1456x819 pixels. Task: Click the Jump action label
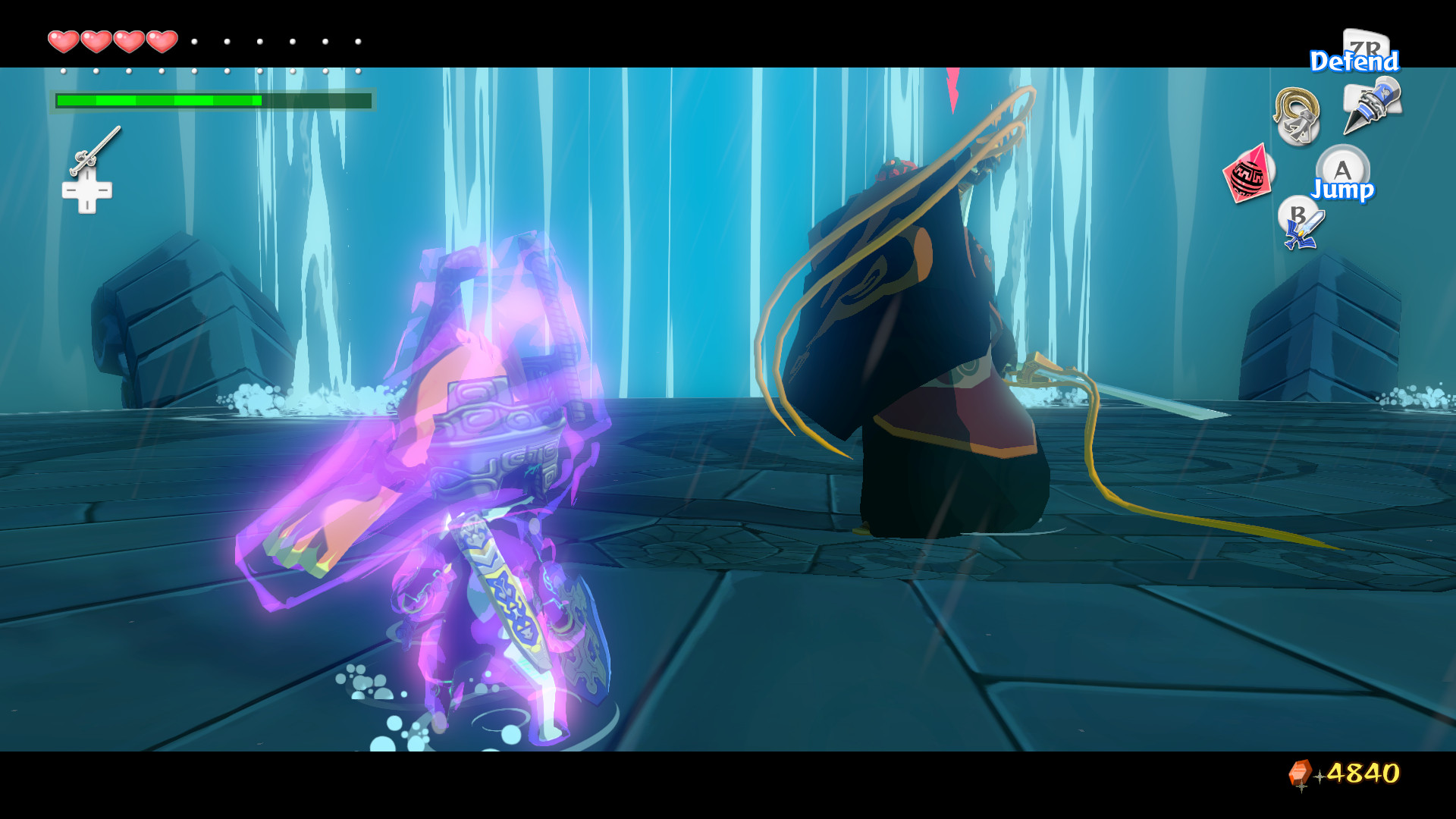[x=1342, y=192]
